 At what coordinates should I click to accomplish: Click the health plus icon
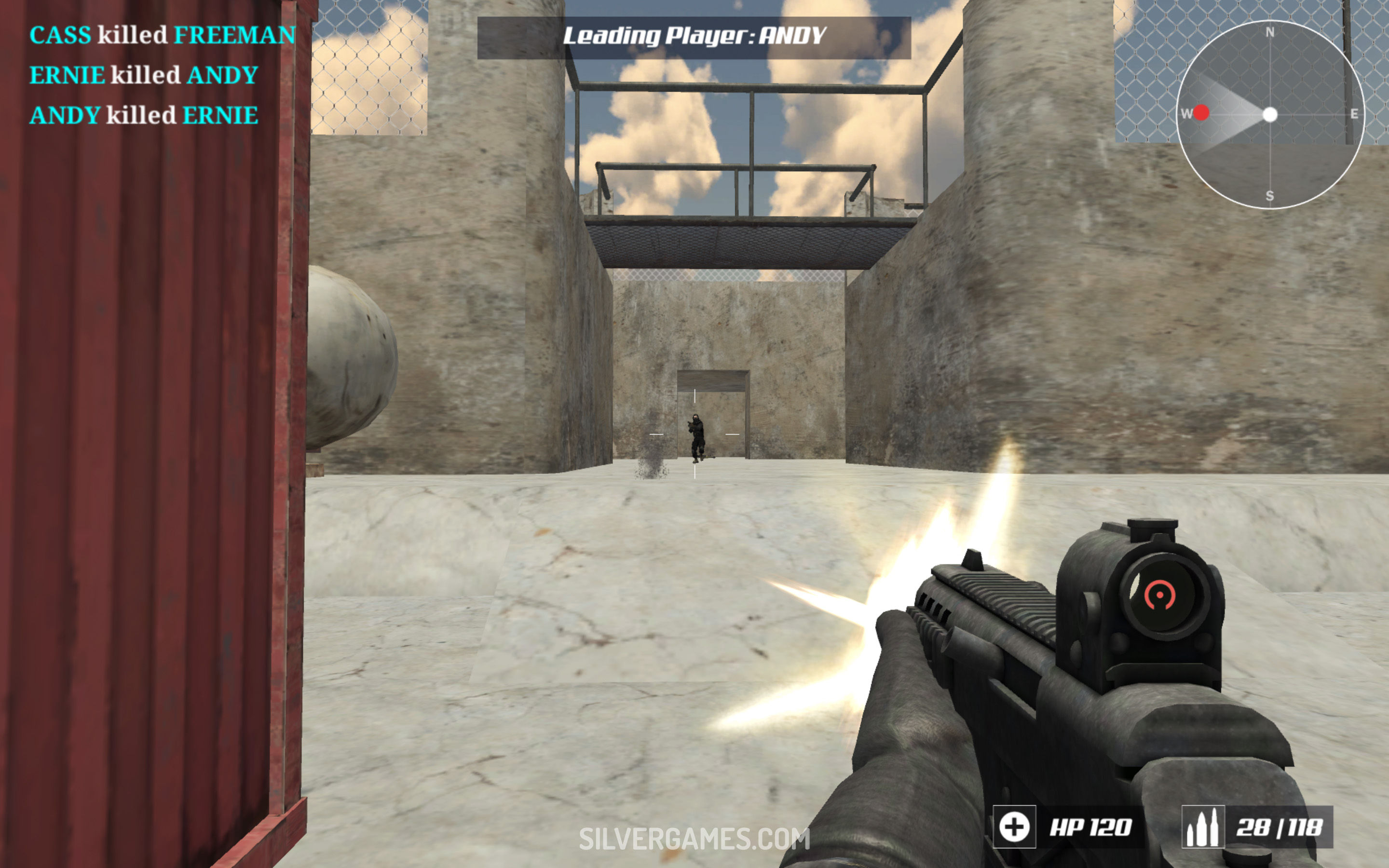[x=1014, y=827]
